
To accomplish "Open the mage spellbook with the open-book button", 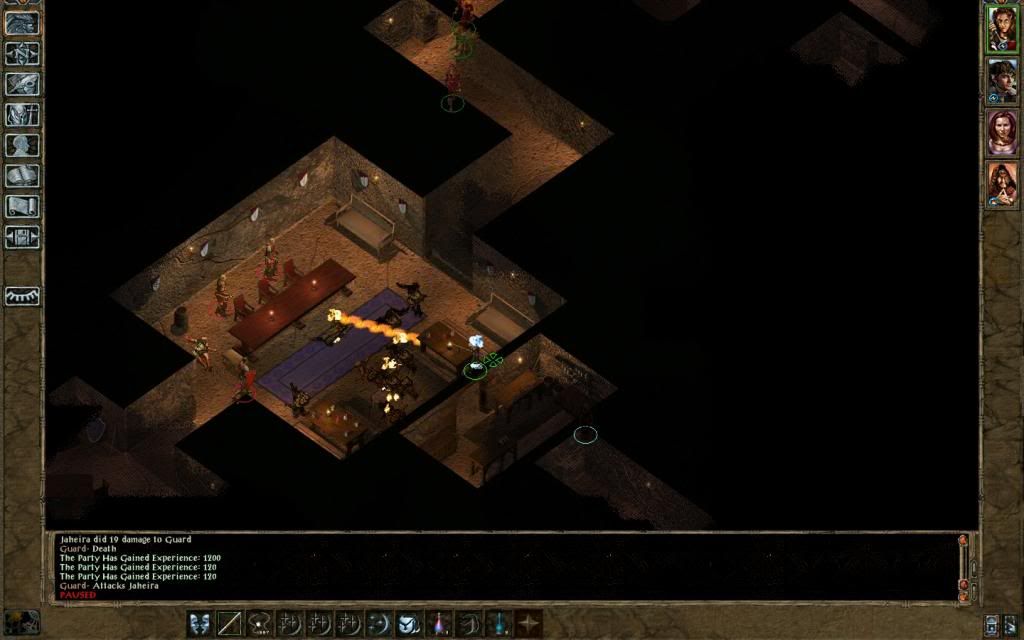I will click(x=22, y=176).
